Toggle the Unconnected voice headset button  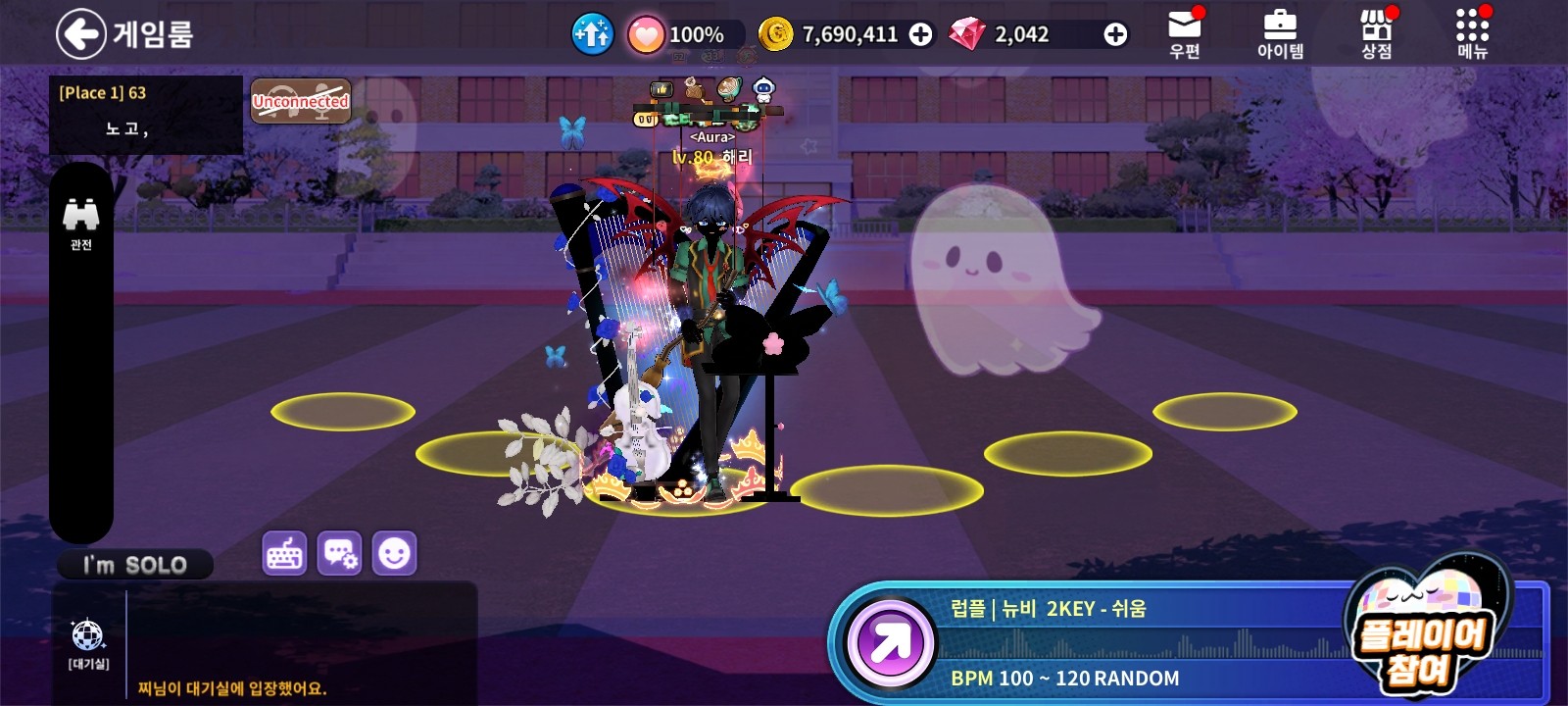tap(301, 101)
